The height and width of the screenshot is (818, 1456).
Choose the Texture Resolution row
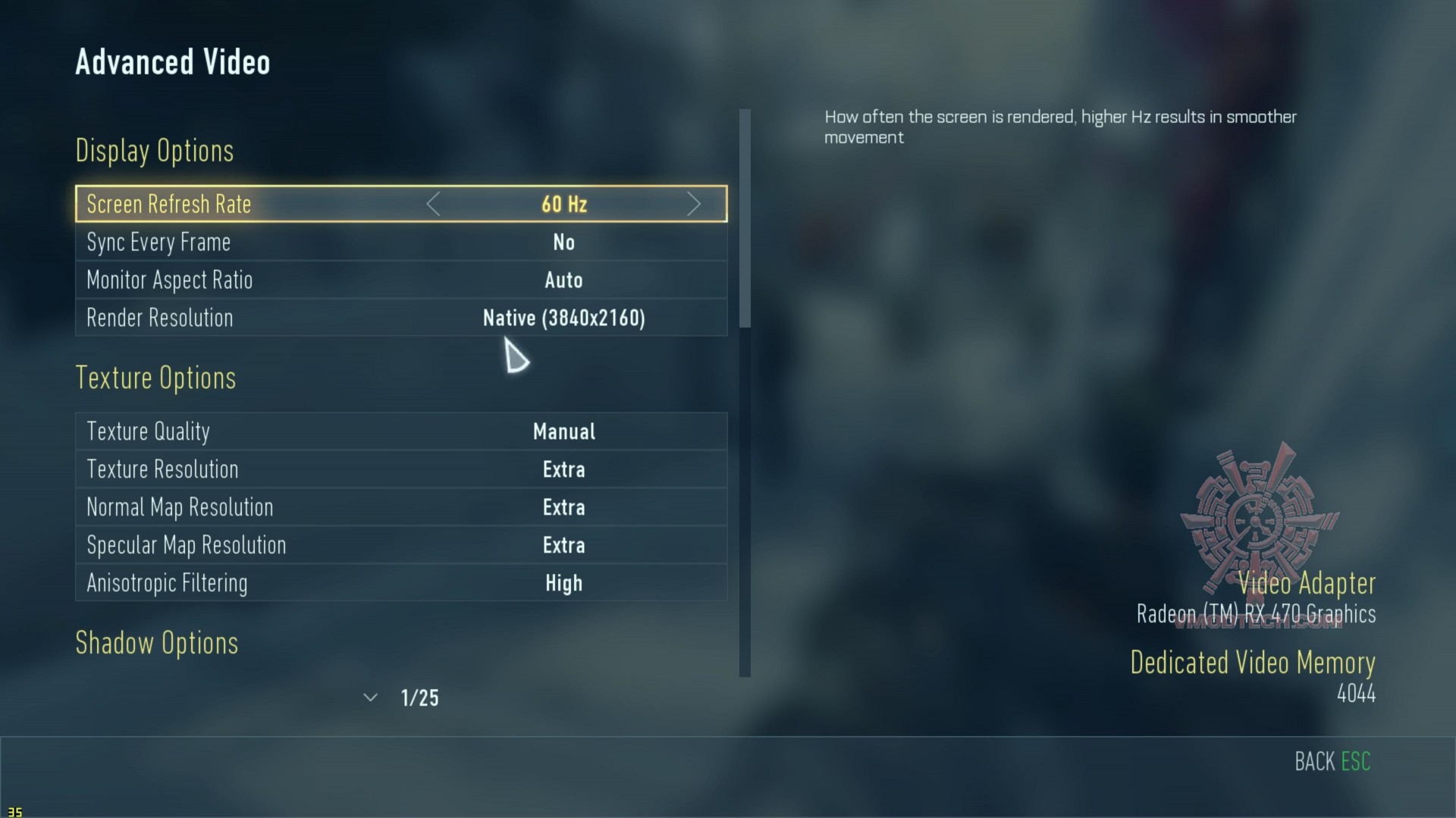[400, 470]
